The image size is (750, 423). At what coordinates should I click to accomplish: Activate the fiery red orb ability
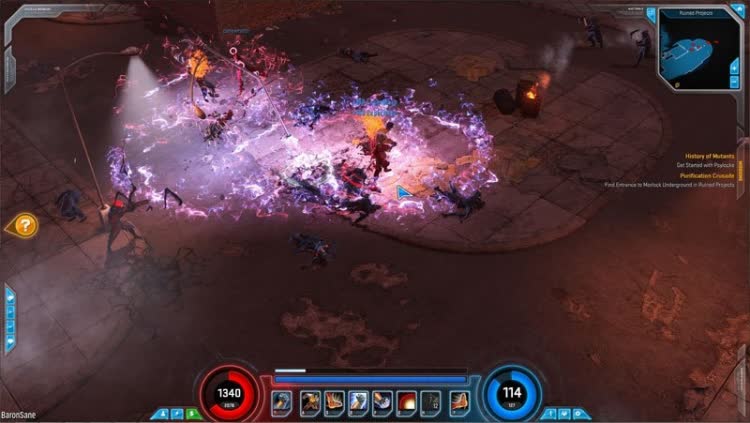(x=409, y=401)
